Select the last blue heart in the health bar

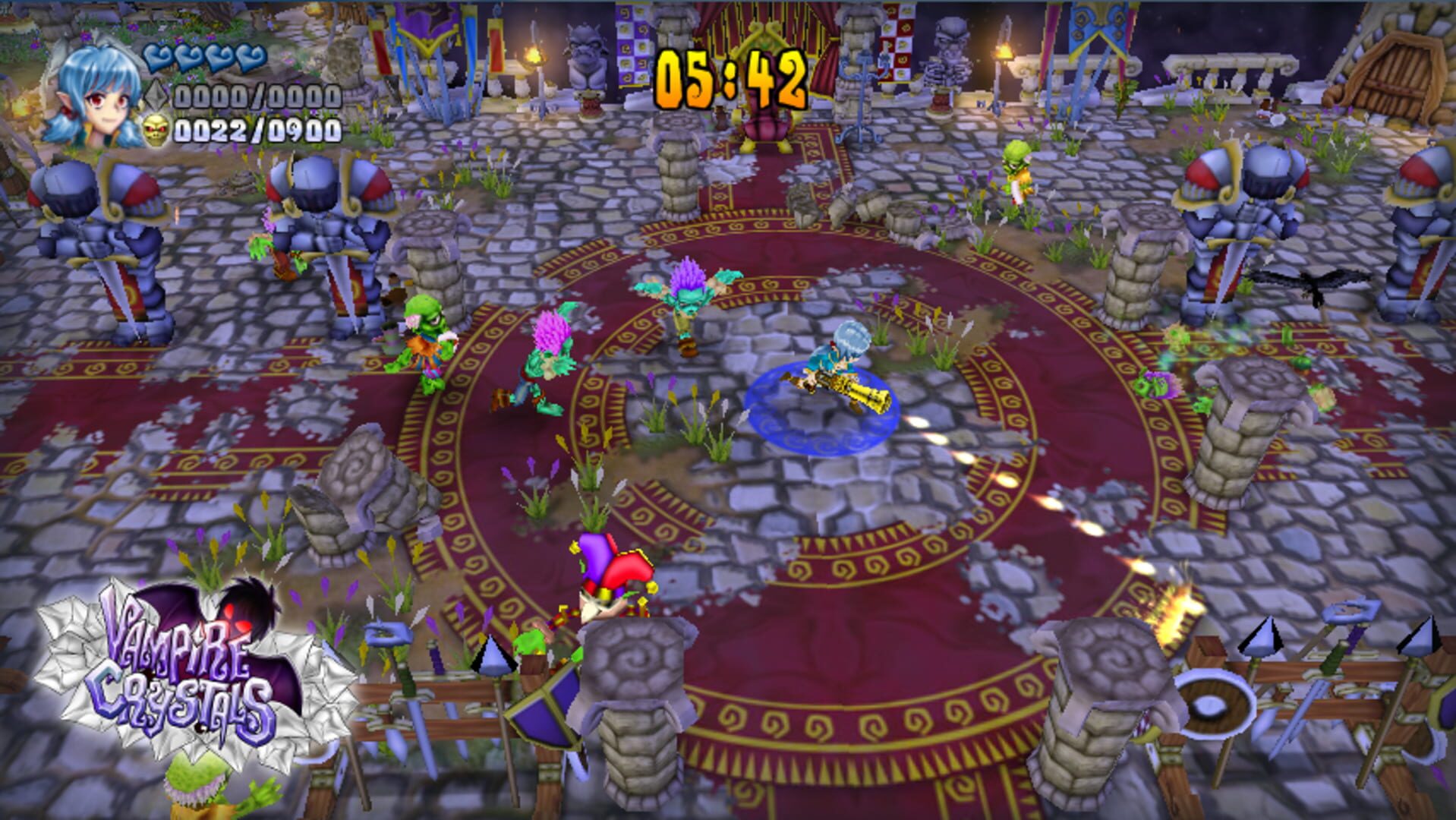point(251,56)
